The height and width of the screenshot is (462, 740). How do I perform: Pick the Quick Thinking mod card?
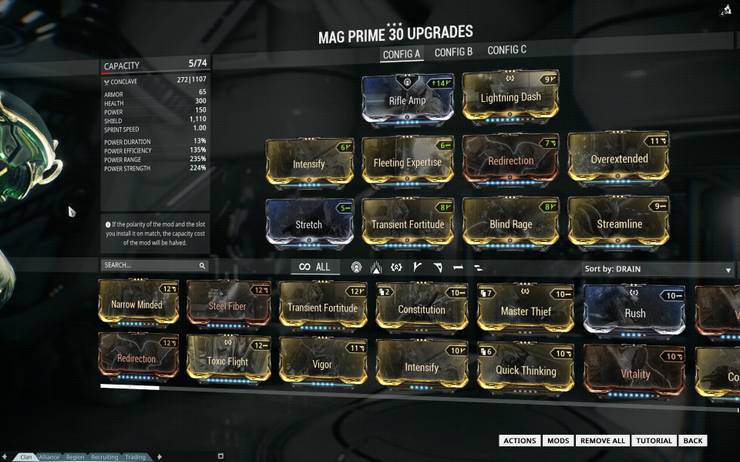(523, 368)
